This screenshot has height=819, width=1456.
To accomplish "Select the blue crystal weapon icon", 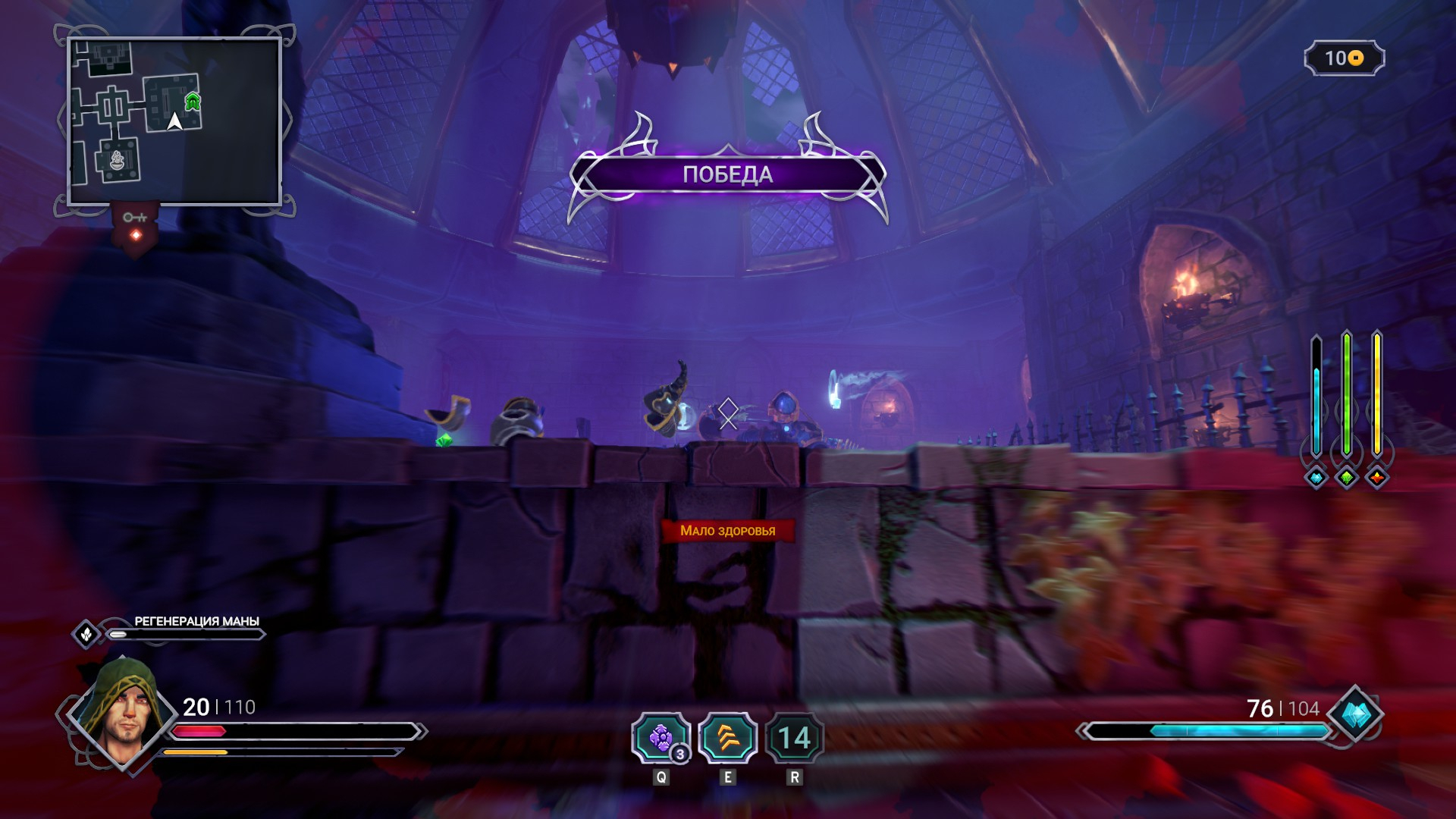I will point(1356,714).
